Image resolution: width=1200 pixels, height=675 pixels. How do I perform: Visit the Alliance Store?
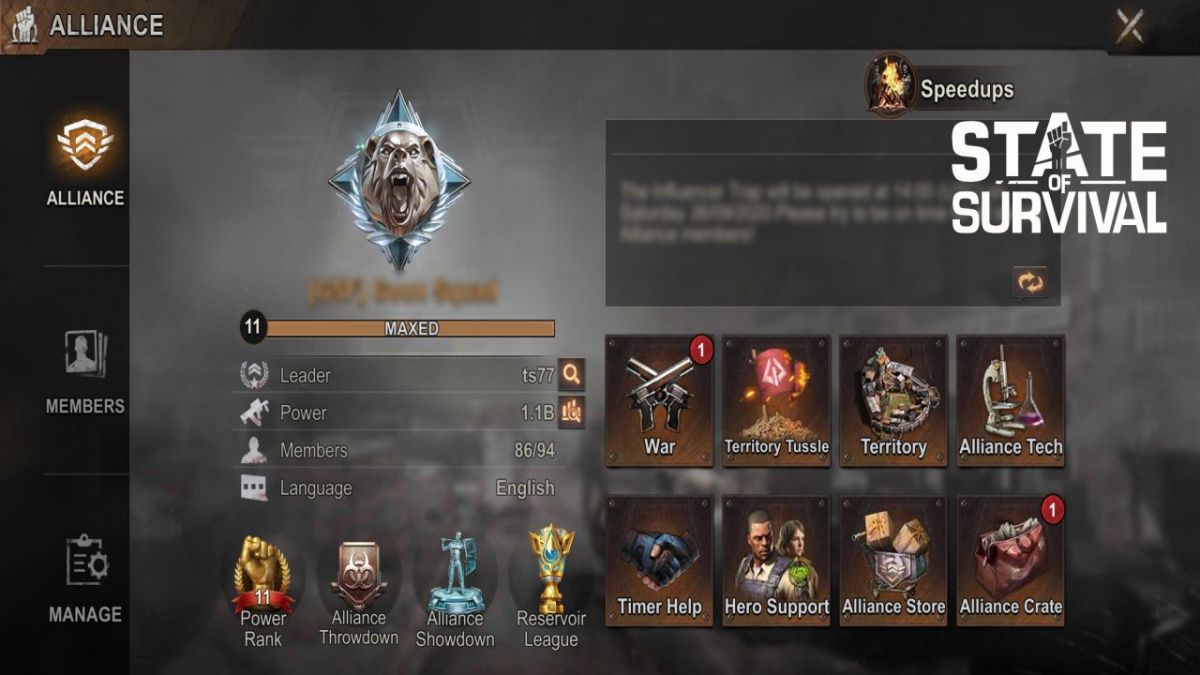(x=893, y=560)
